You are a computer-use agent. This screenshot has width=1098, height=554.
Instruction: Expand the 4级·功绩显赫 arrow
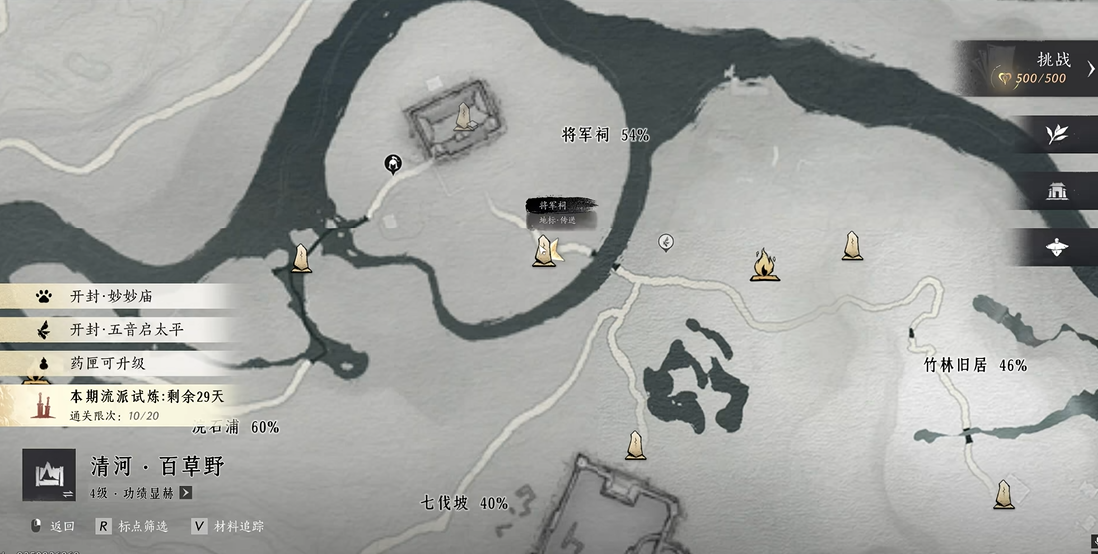coord(186,492)
